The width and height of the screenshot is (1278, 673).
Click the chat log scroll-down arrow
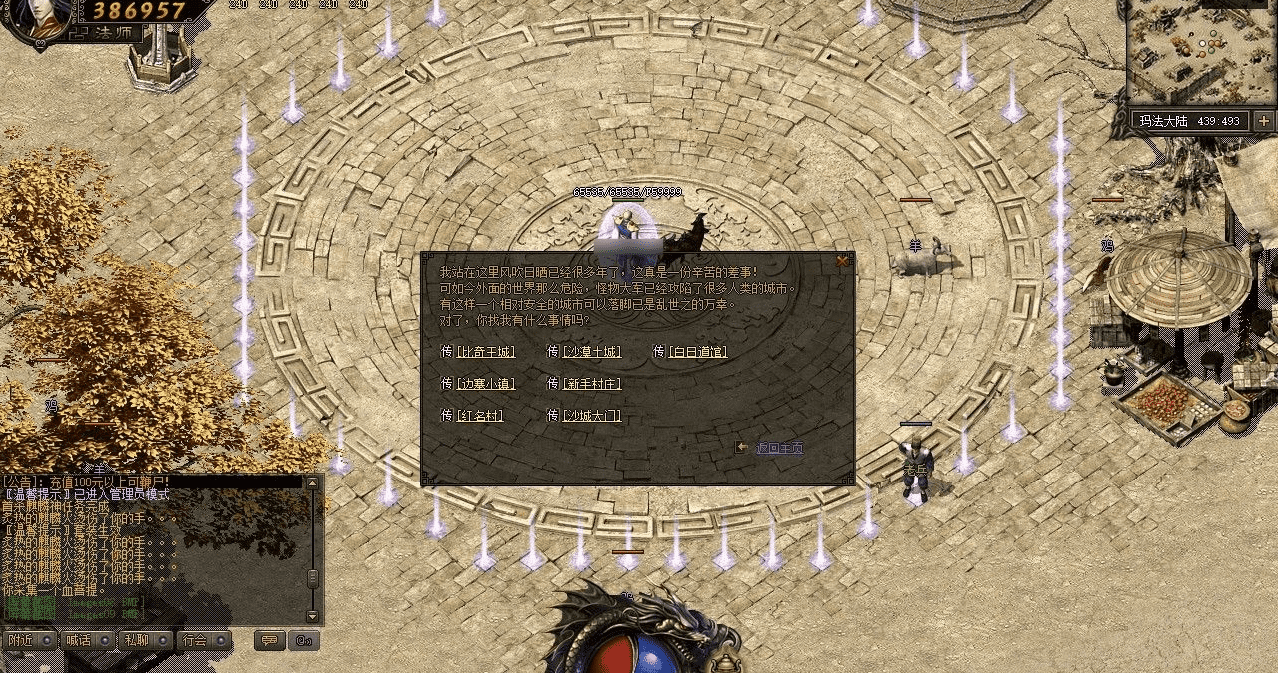[x=313, y=616]
